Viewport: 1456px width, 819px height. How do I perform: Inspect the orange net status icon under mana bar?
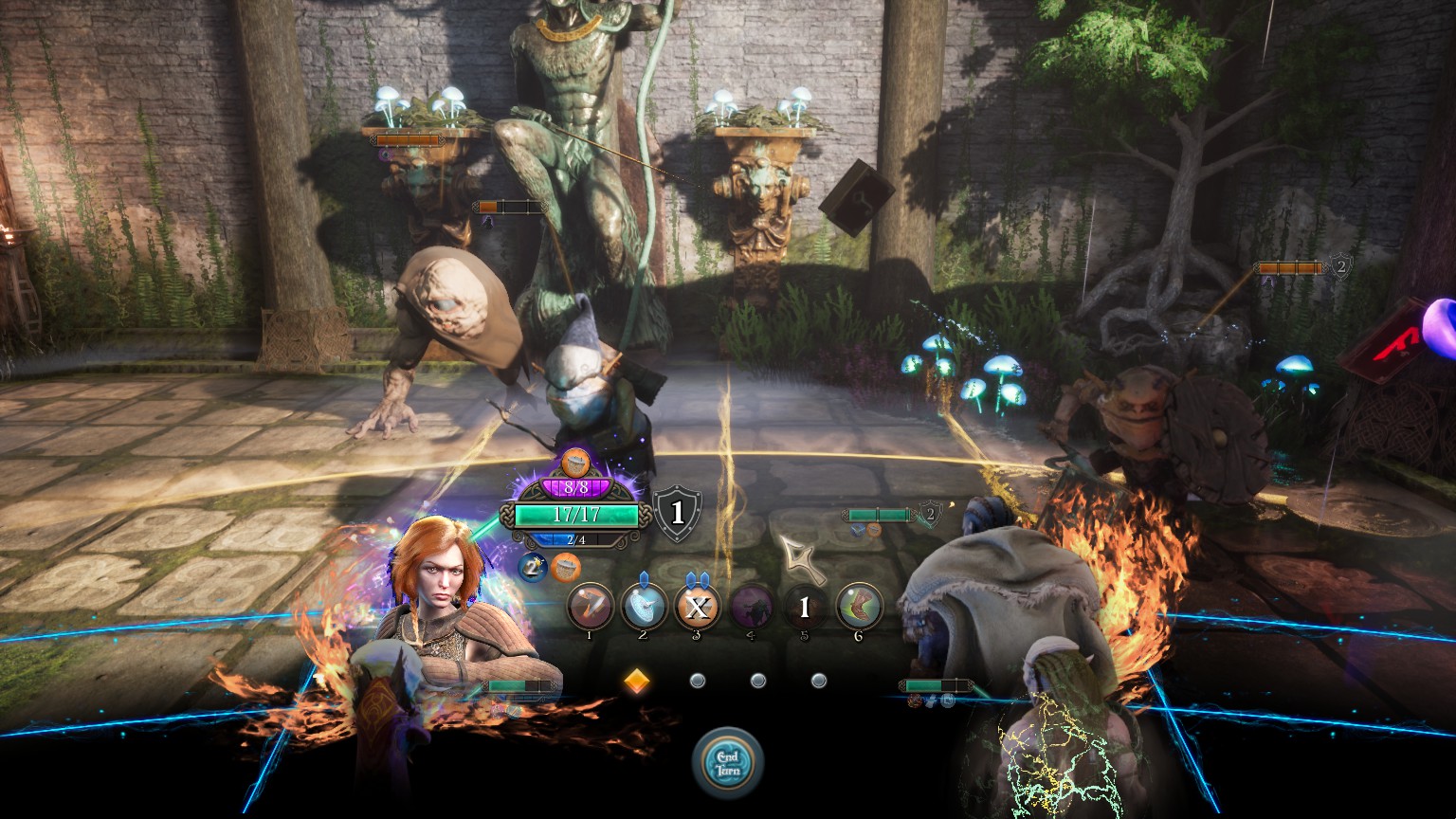tap(566, 567)
